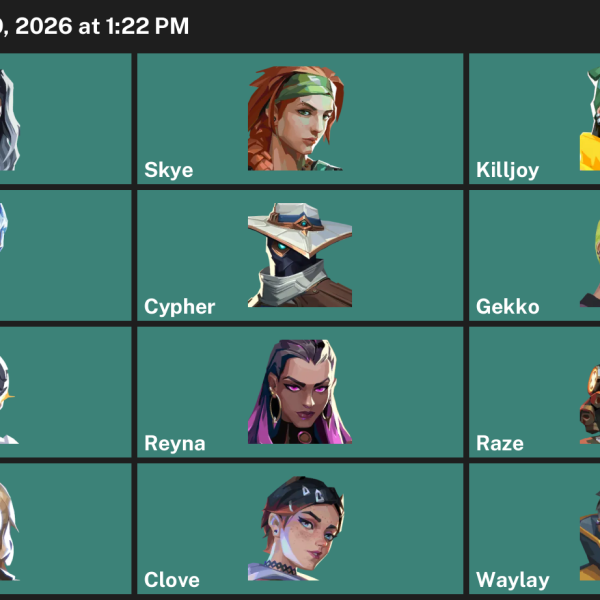Choose Cypher from the agent grid
Viewport: 600px width, 600px height.
[299, 256]
